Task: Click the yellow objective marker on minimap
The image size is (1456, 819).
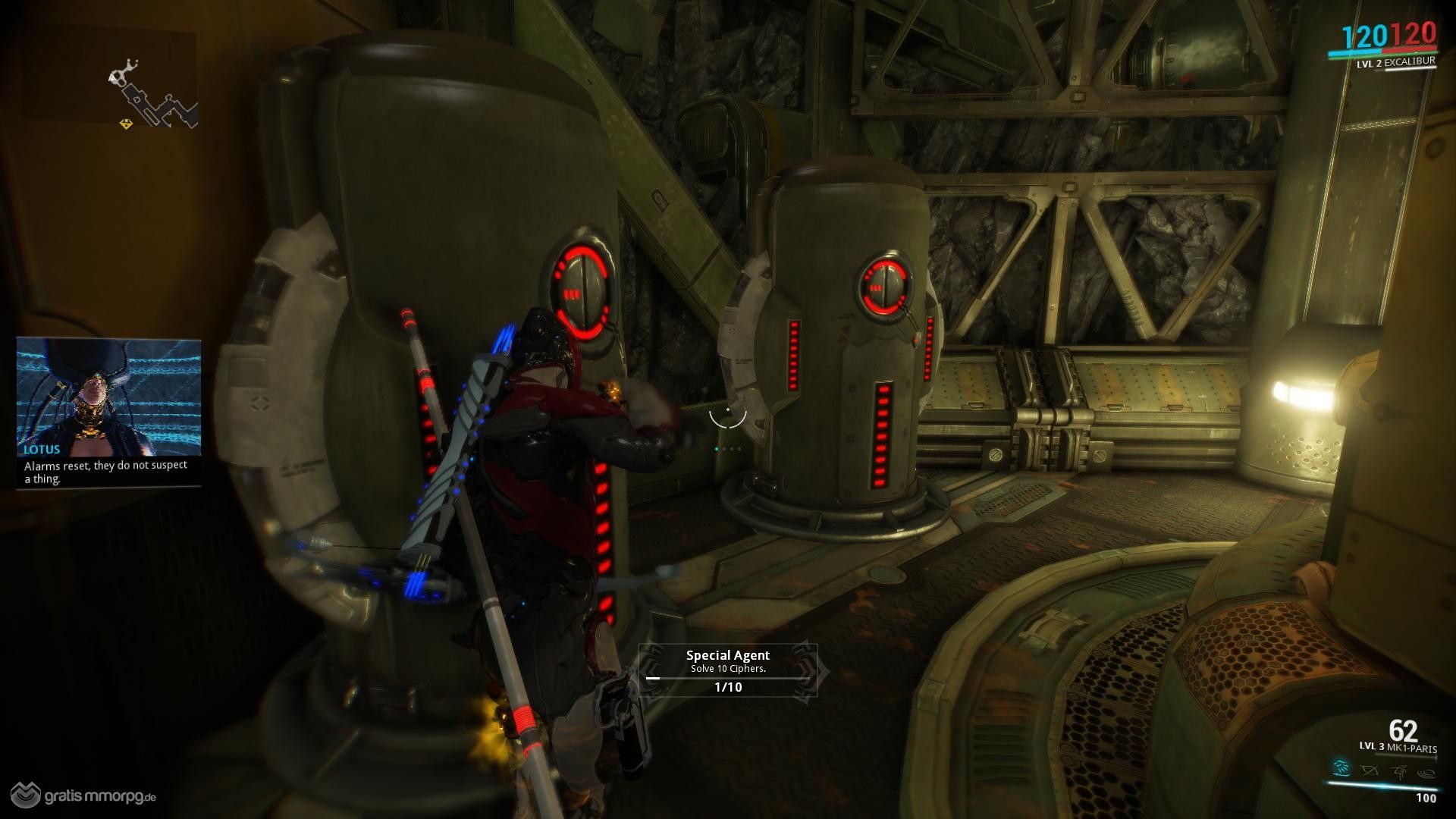Action: 126,124
